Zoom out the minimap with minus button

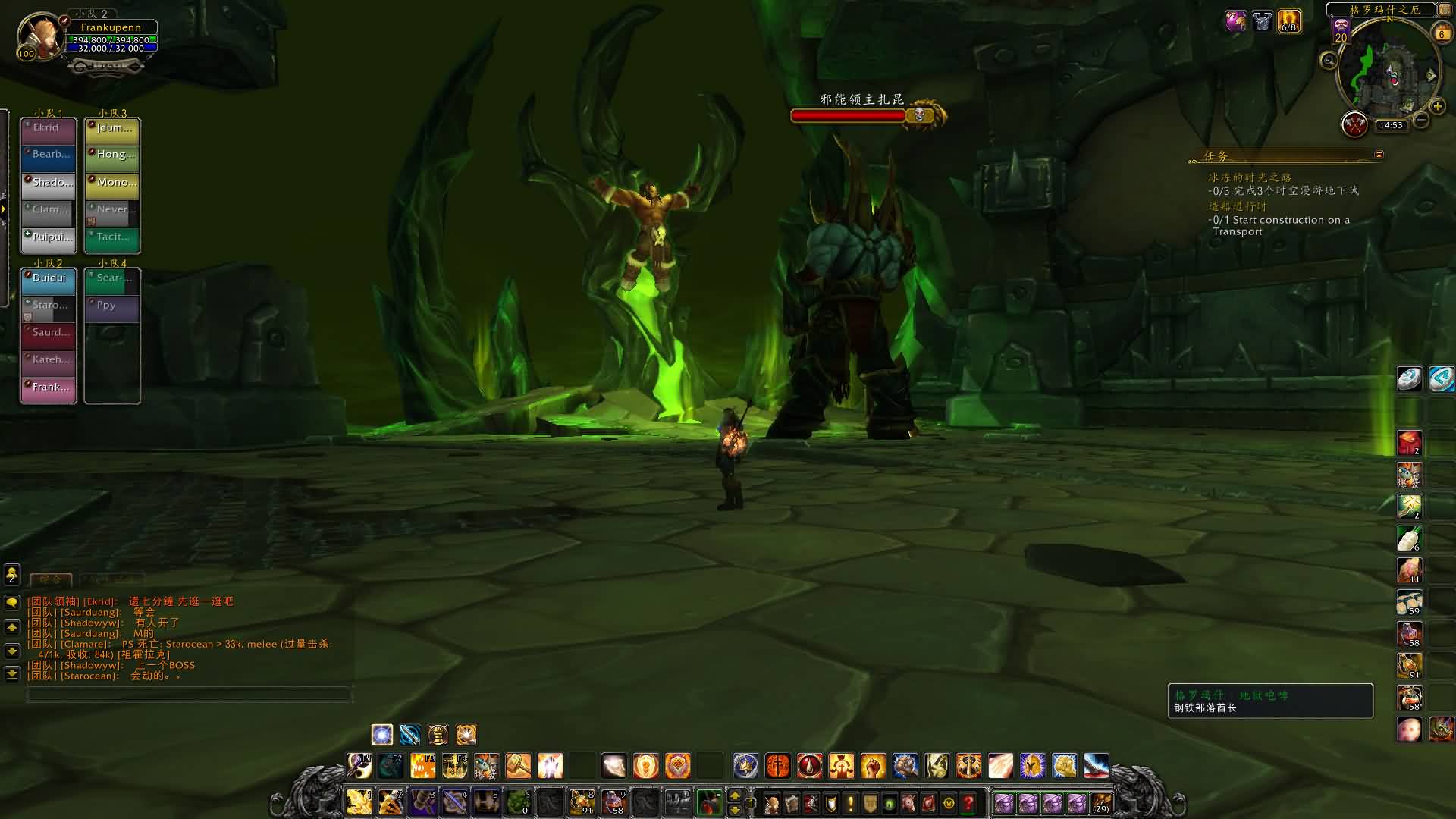tap(1422, 120)
